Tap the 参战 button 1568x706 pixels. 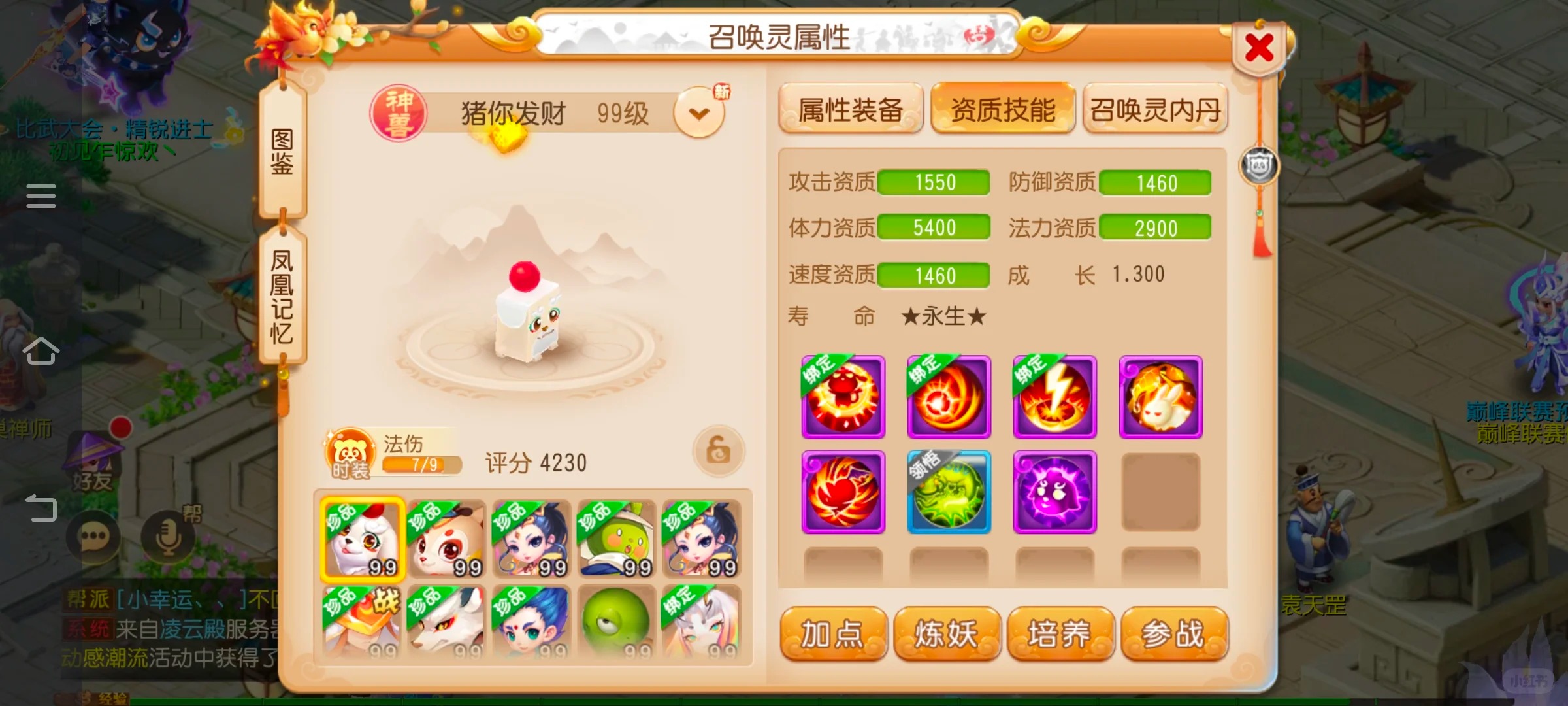pyautogui.click(x=1174, y=633)
